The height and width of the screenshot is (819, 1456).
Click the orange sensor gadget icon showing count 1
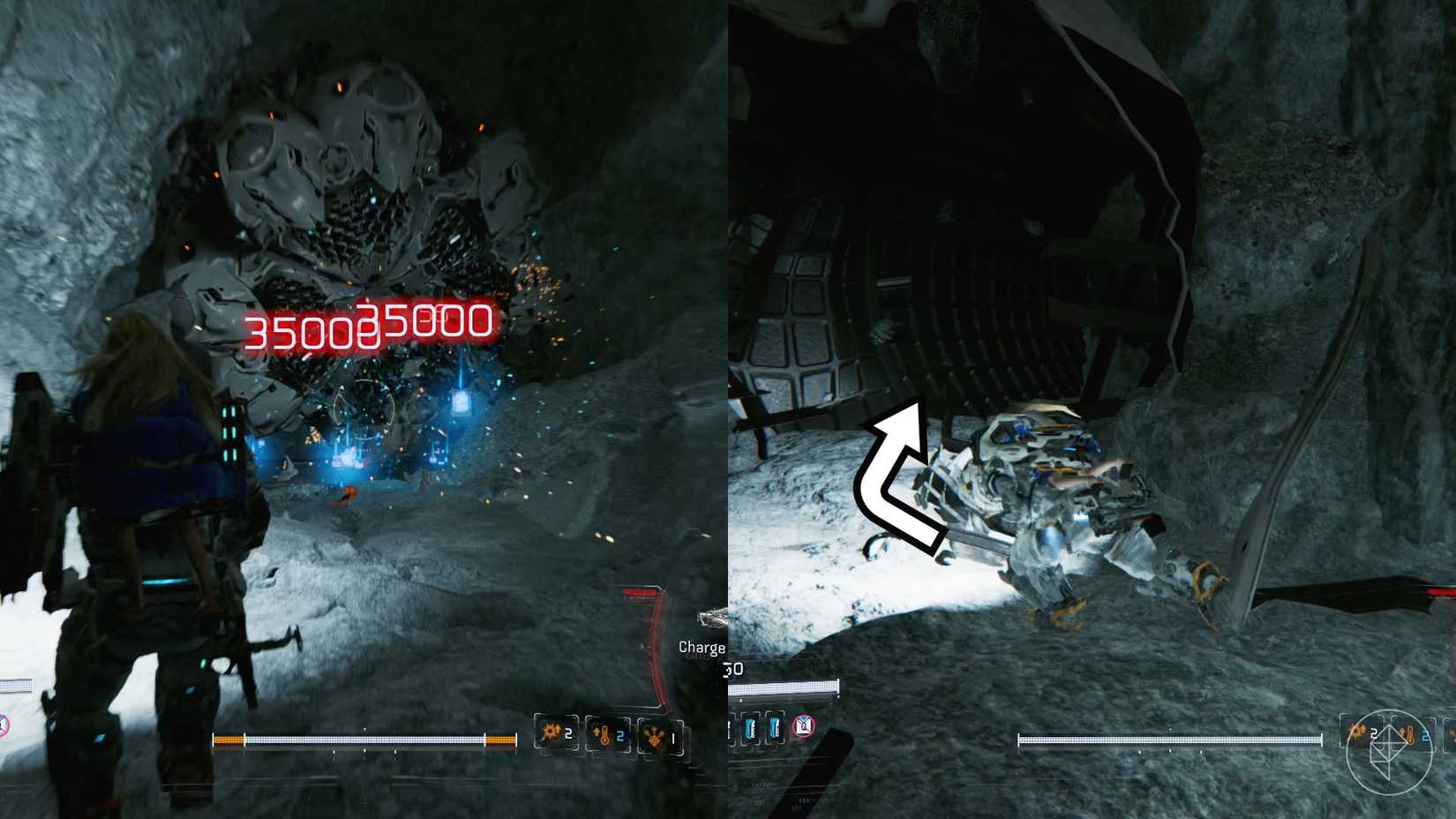[x=656, y=737]
